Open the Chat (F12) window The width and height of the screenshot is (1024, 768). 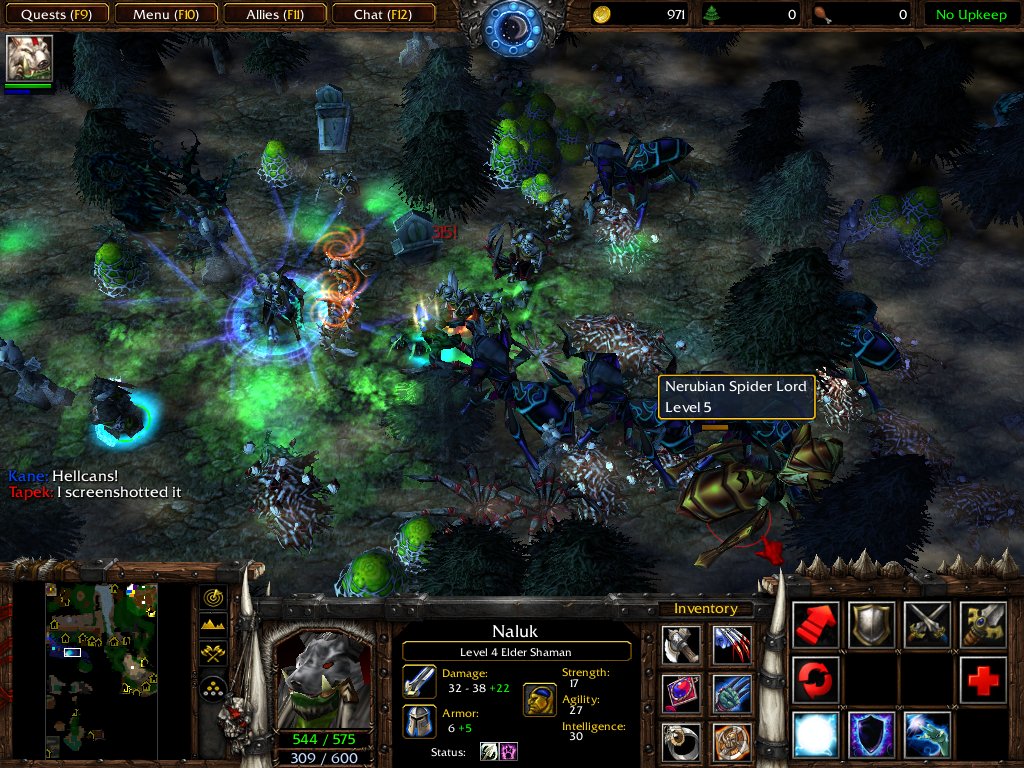click(381, 15)
